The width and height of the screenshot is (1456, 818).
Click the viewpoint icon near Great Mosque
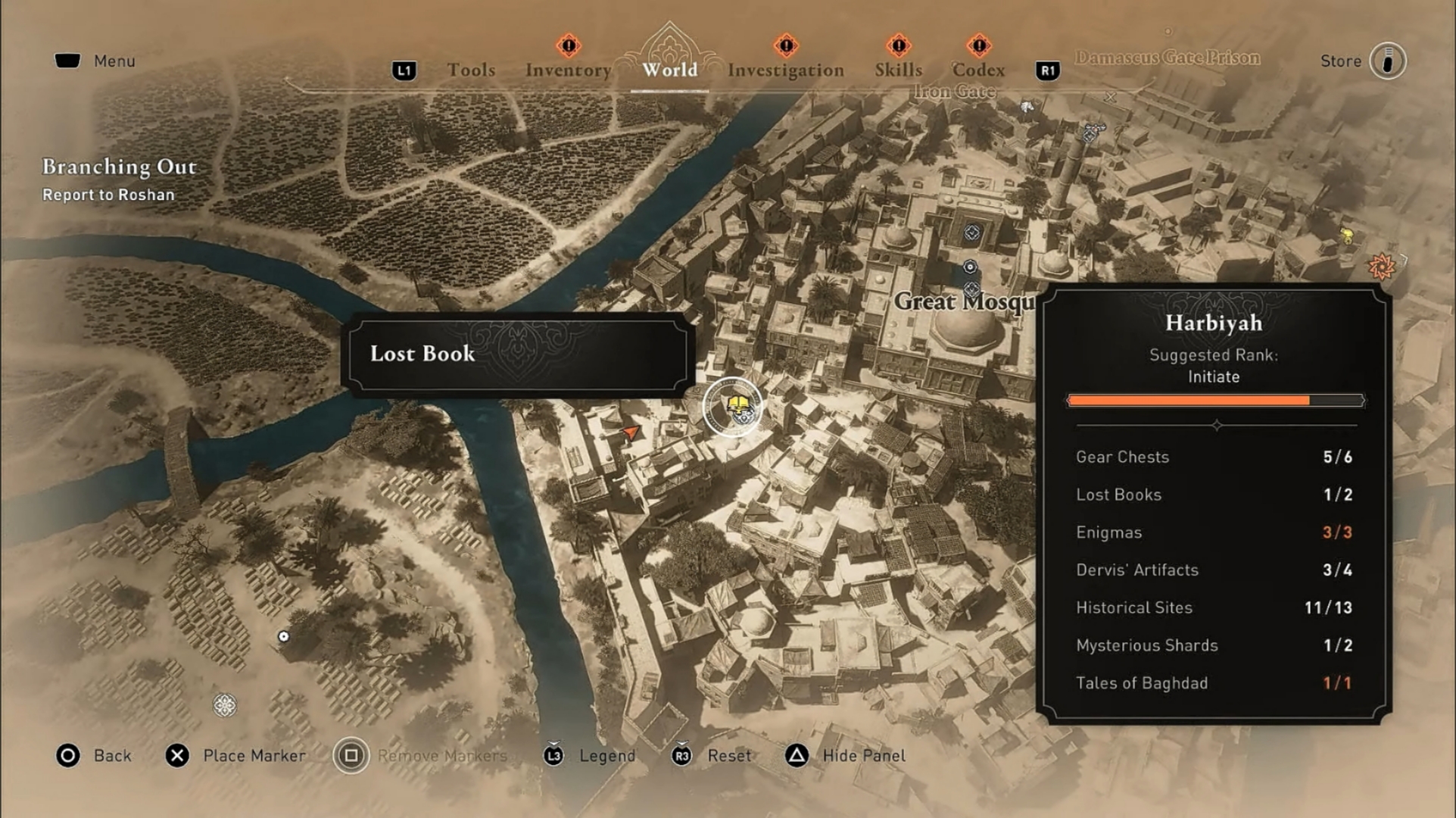tap(971, 231)
